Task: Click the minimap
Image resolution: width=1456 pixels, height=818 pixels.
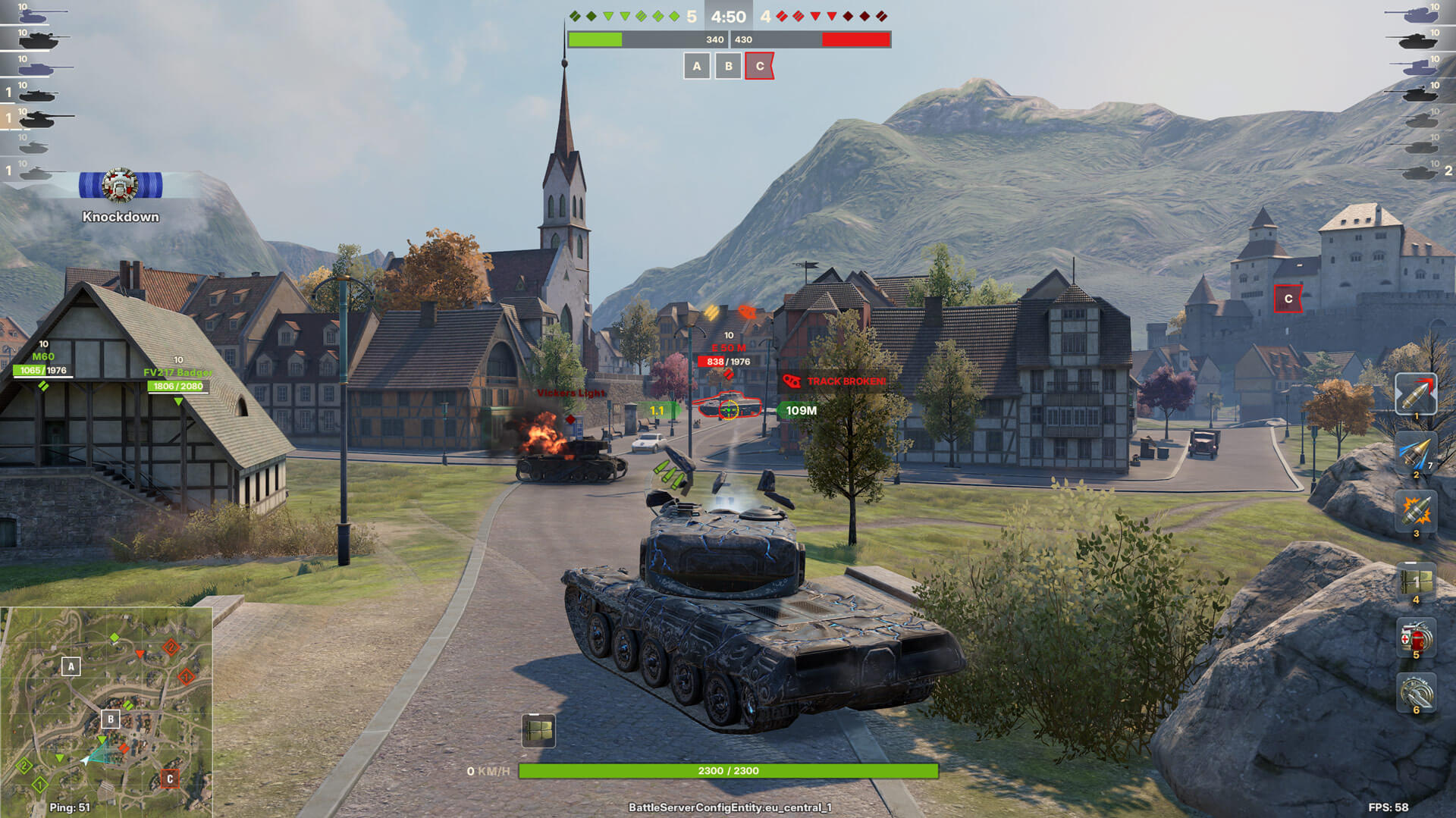Action: click(106, 711)
